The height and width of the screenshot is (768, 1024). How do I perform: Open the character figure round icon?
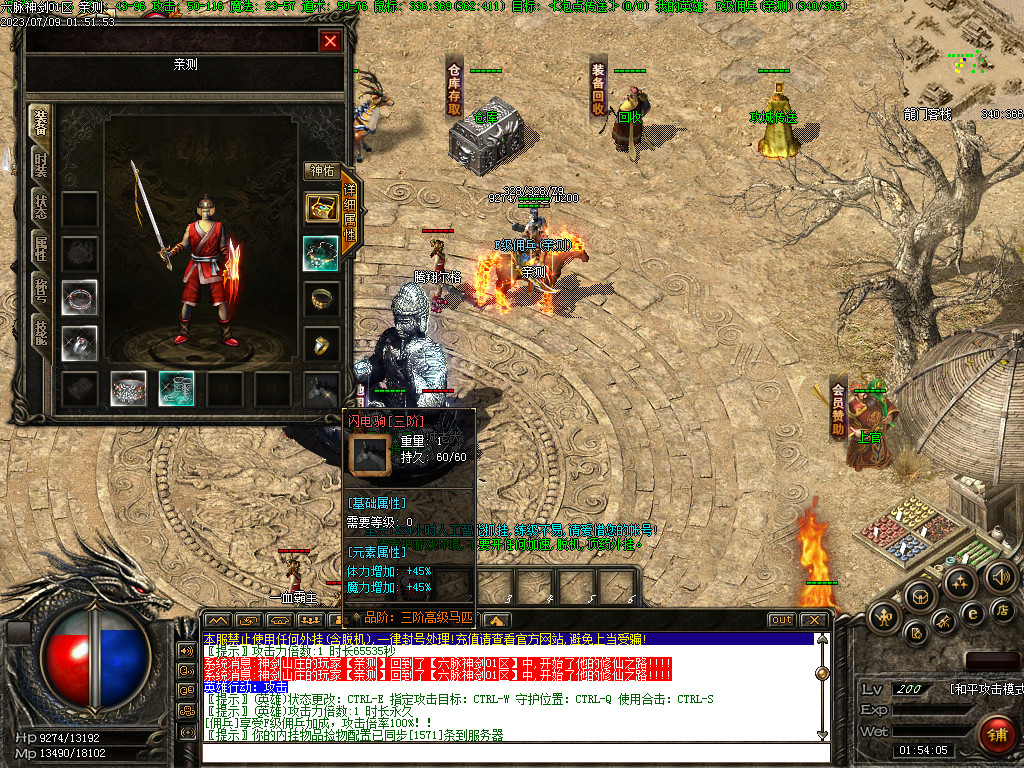point(884,617)
